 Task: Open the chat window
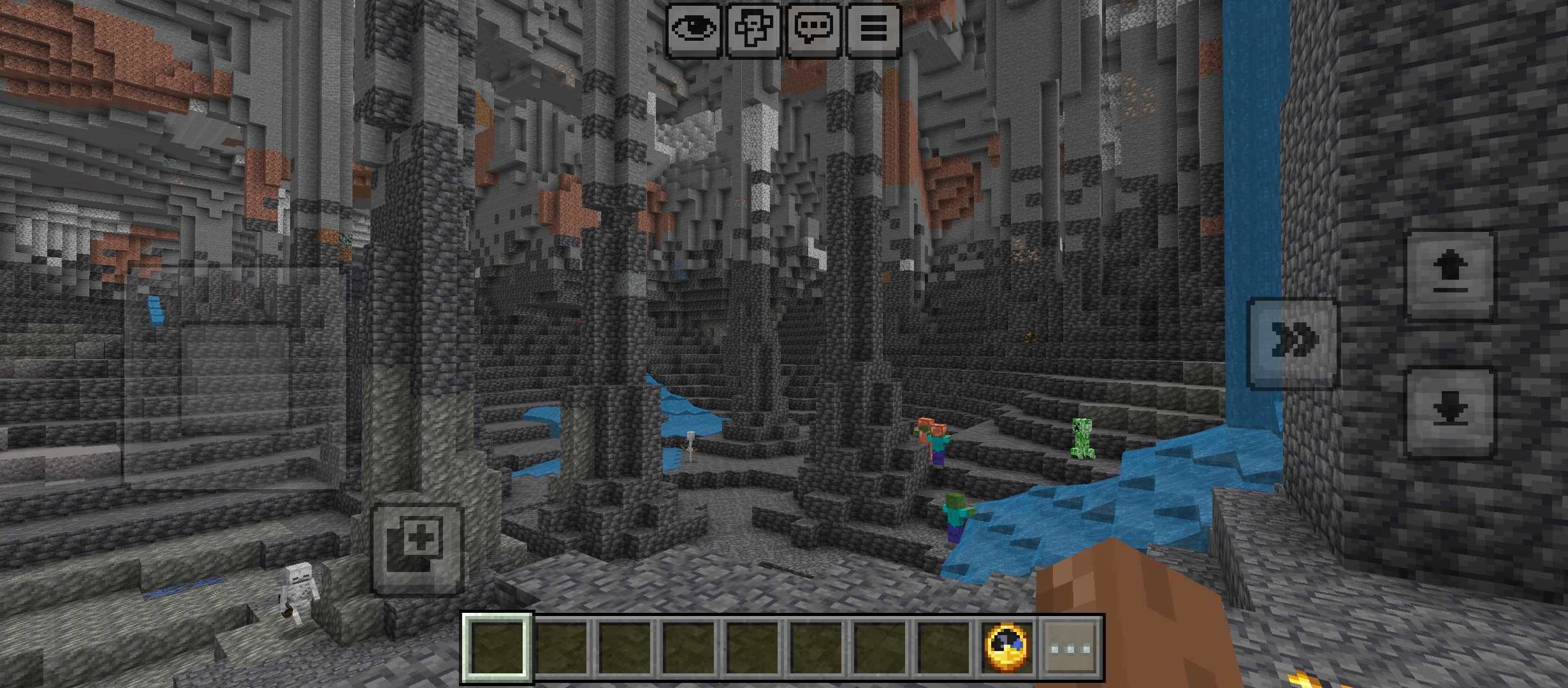point(813,29)
